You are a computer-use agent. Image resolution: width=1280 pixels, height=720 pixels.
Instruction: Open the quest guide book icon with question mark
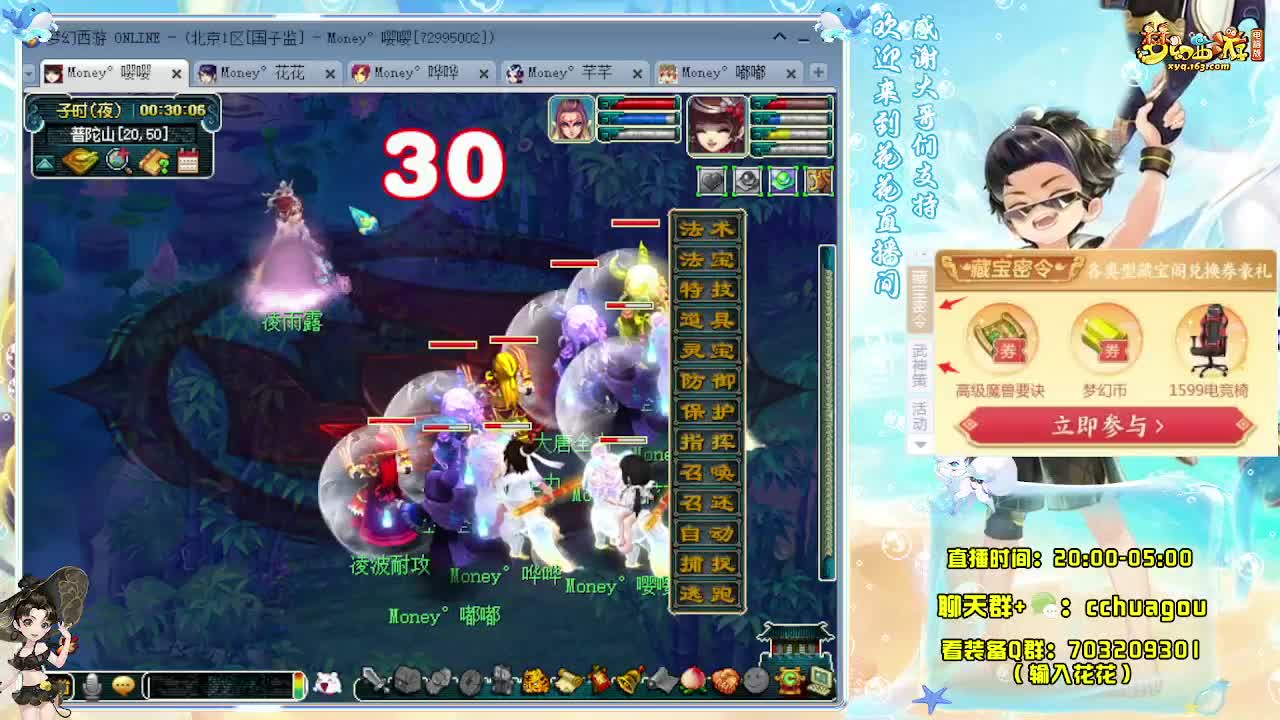pos(153,161)
